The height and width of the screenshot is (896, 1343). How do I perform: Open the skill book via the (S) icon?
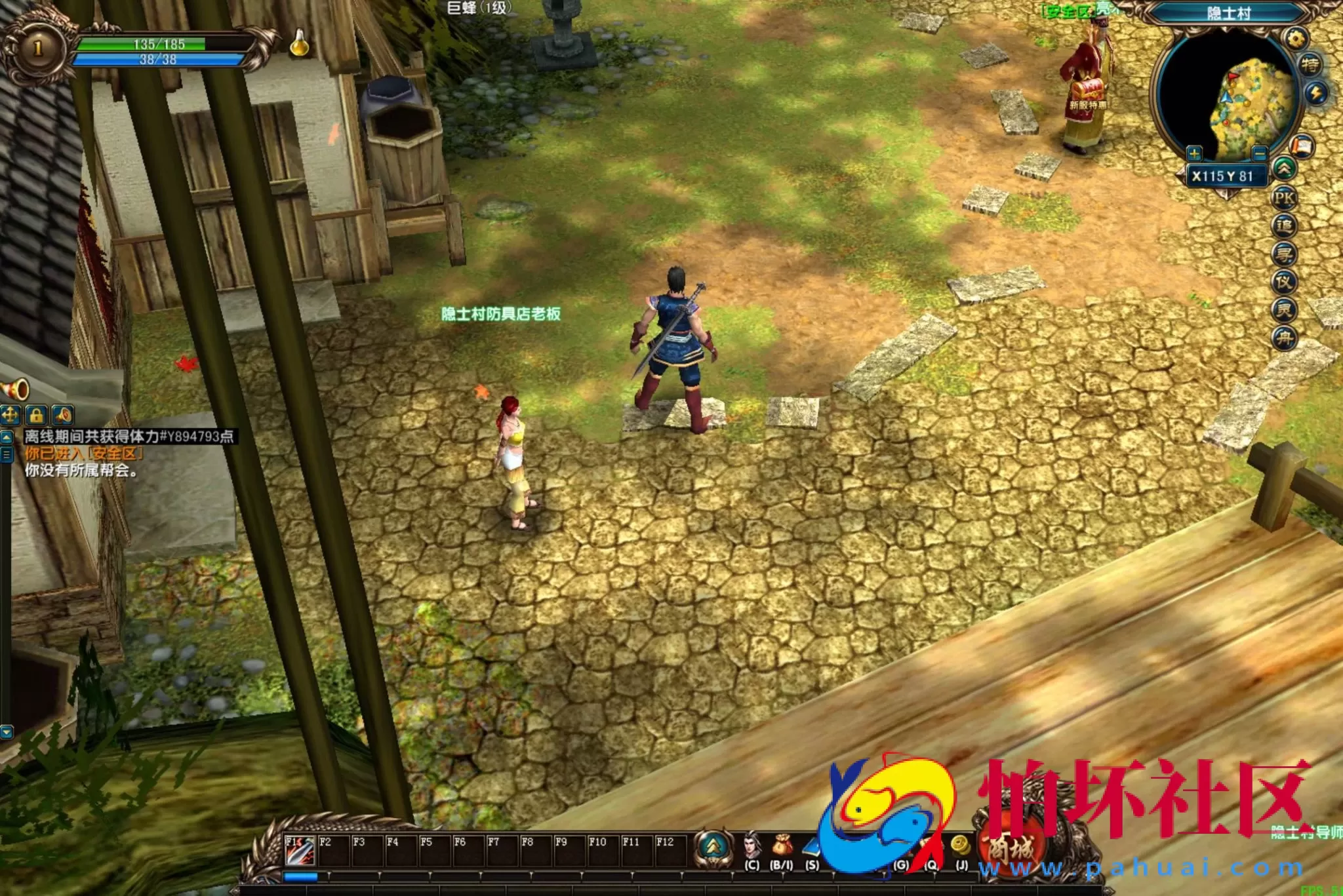tap(812, 847)
